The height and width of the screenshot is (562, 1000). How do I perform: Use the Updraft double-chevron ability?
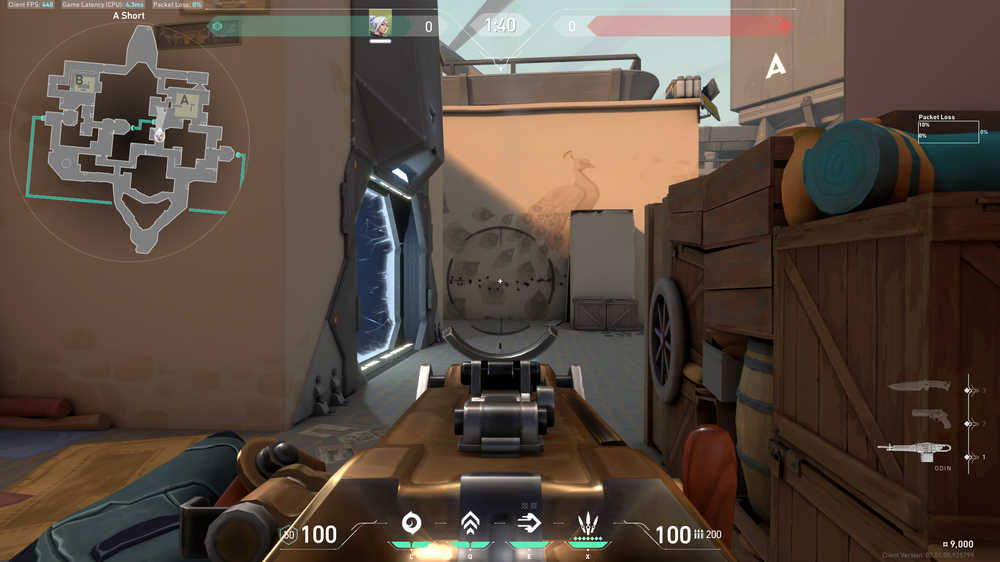tap(469, 523)
